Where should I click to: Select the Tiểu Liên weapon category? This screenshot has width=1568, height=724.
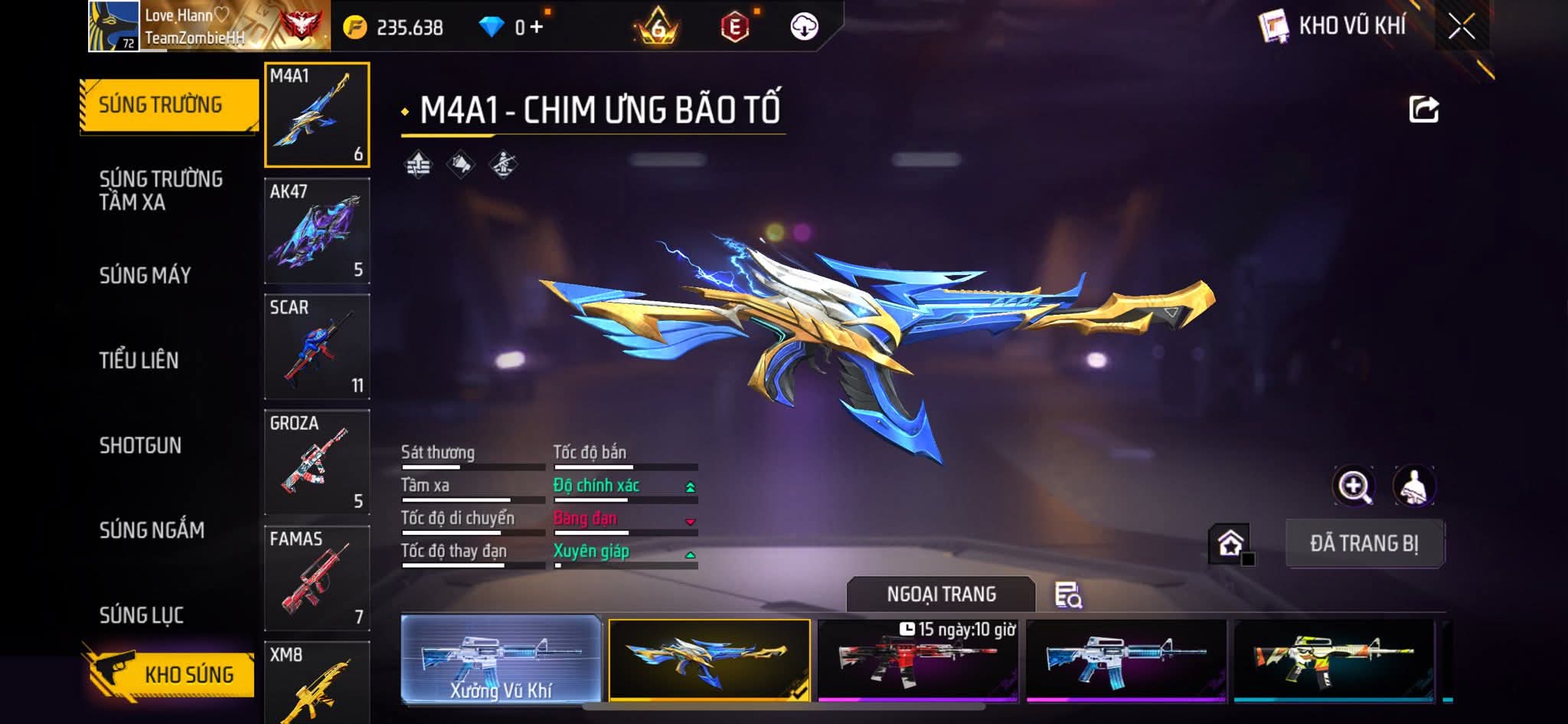pos(139,360)
